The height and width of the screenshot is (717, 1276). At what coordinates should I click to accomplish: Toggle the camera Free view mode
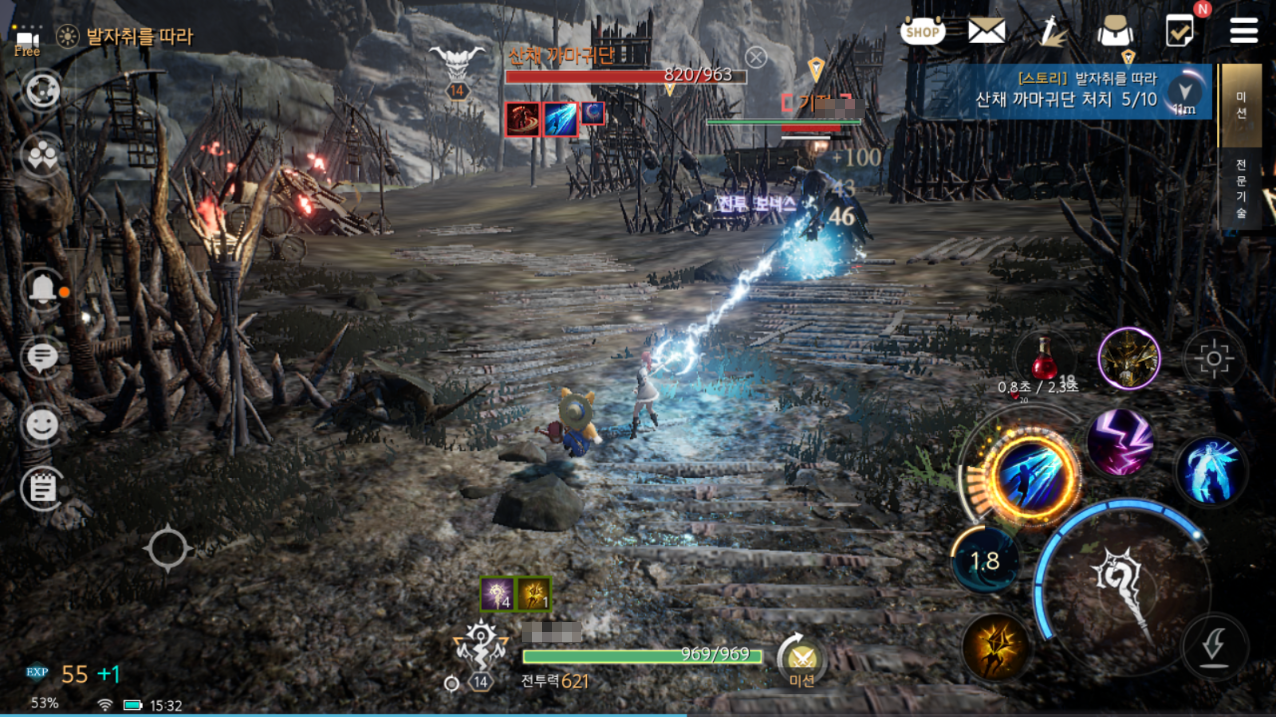pos(27,41)
